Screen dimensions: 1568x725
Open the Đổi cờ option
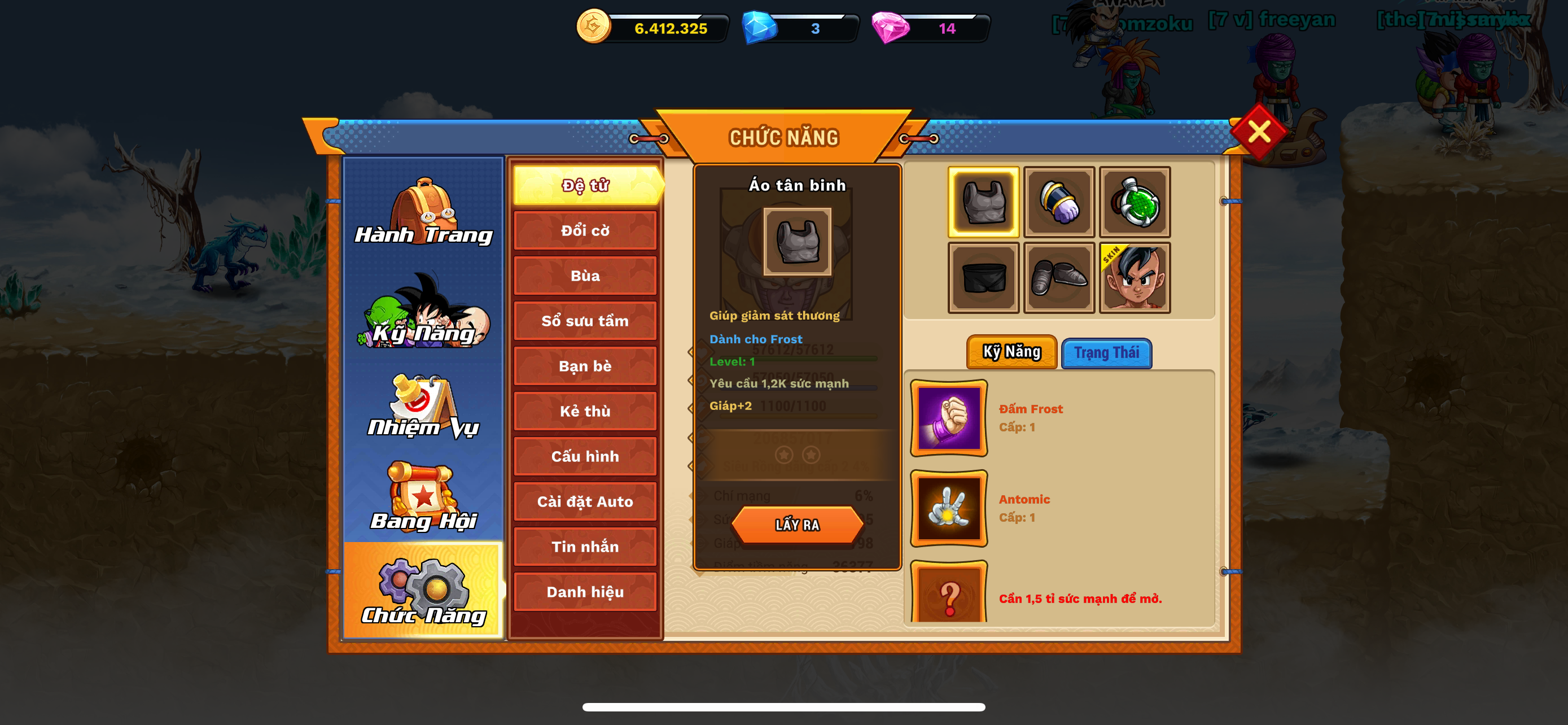pyautogui.click(x=585, y=231)
